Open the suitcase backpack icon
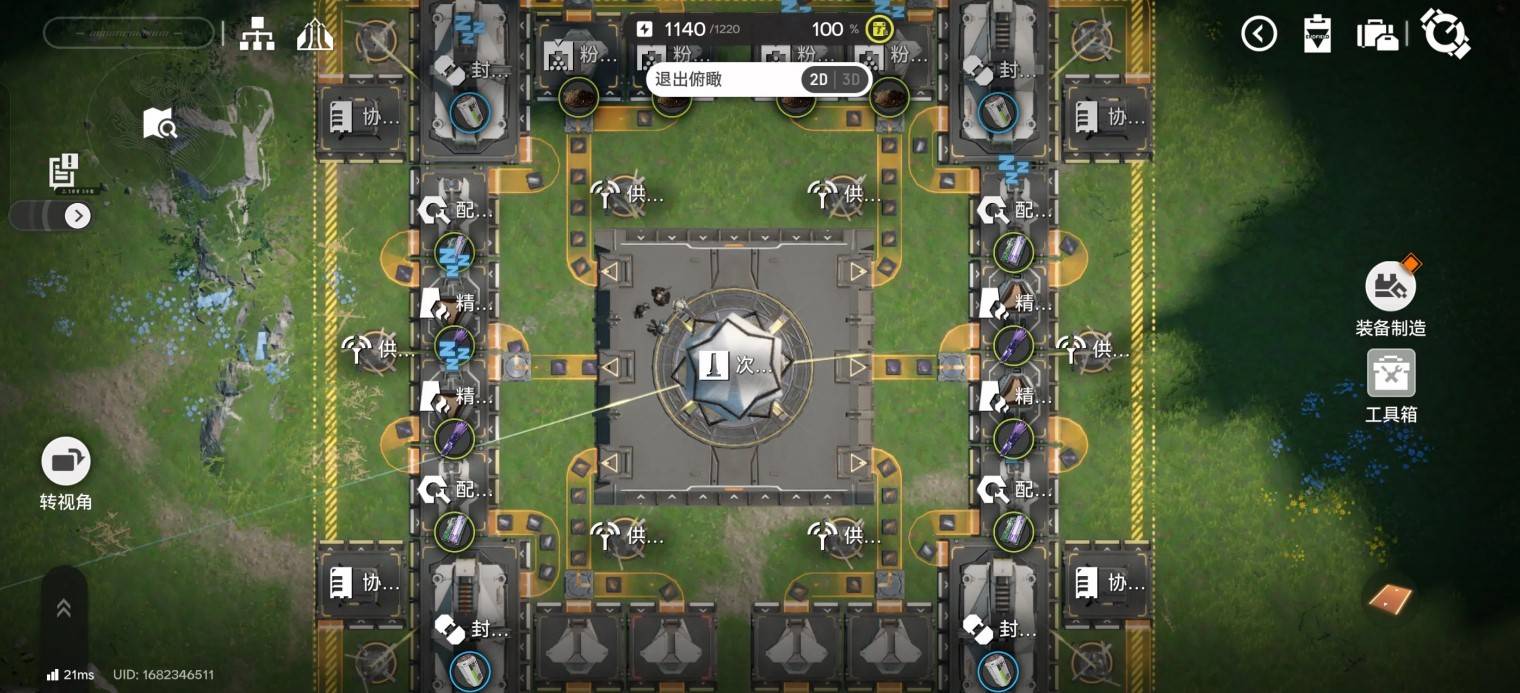Screen dimensions: 1520x693 click(1377, 34)
